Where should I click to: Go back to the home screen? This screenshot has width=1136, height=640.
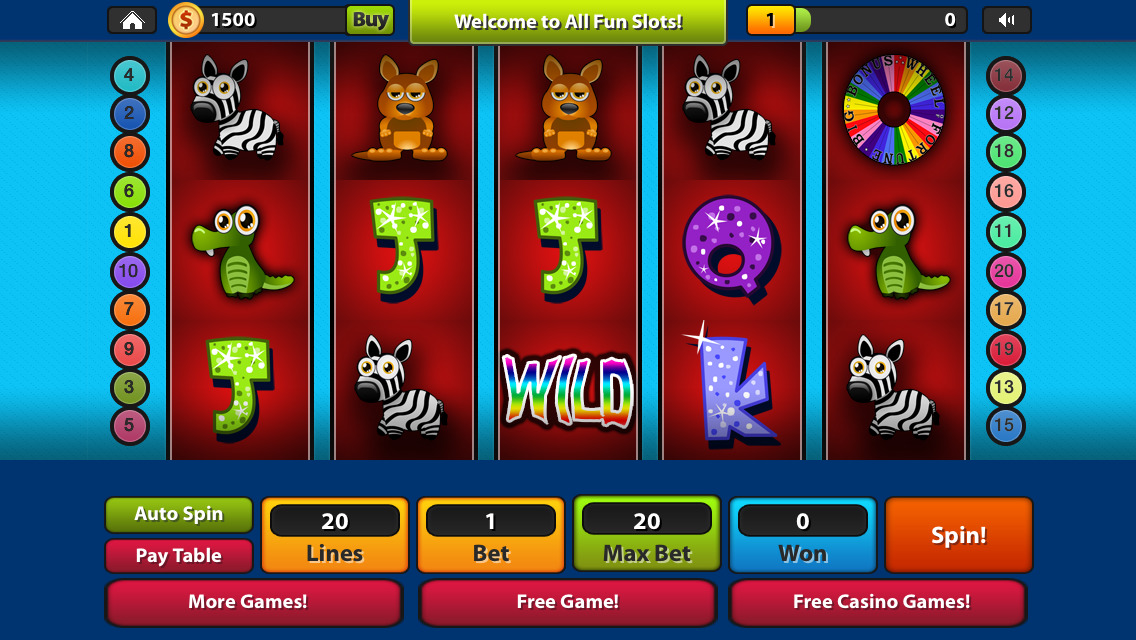click(132, 20)
